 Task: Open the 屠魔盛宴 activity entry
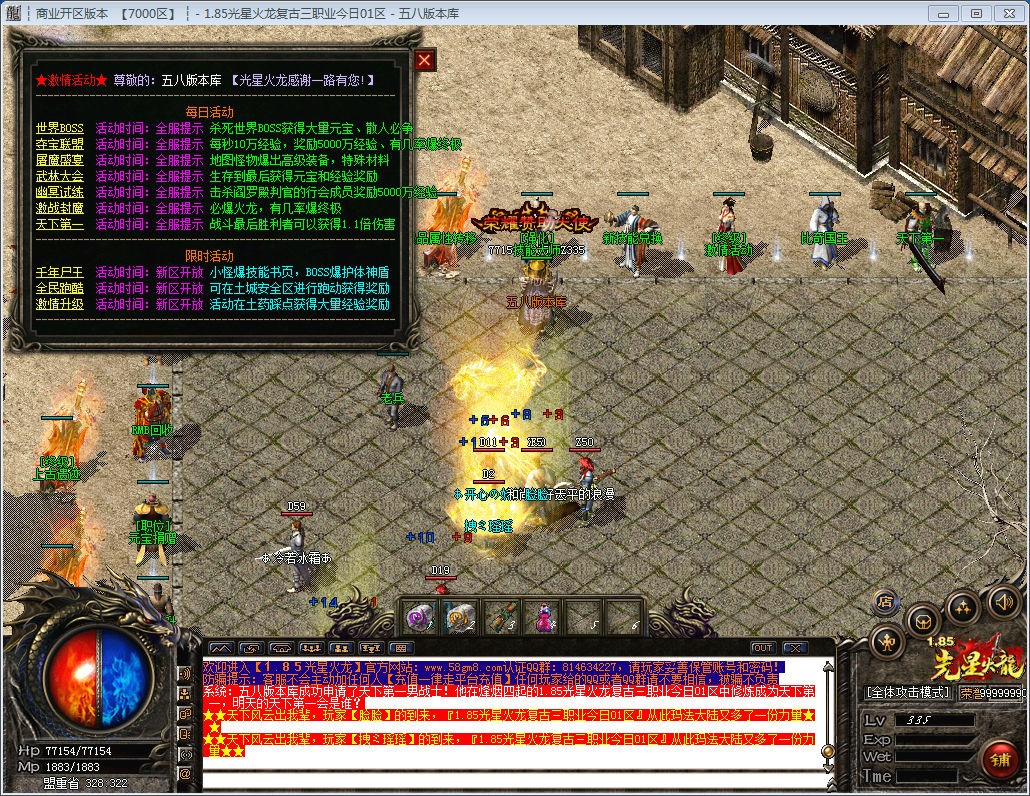(x=60, y=160)
